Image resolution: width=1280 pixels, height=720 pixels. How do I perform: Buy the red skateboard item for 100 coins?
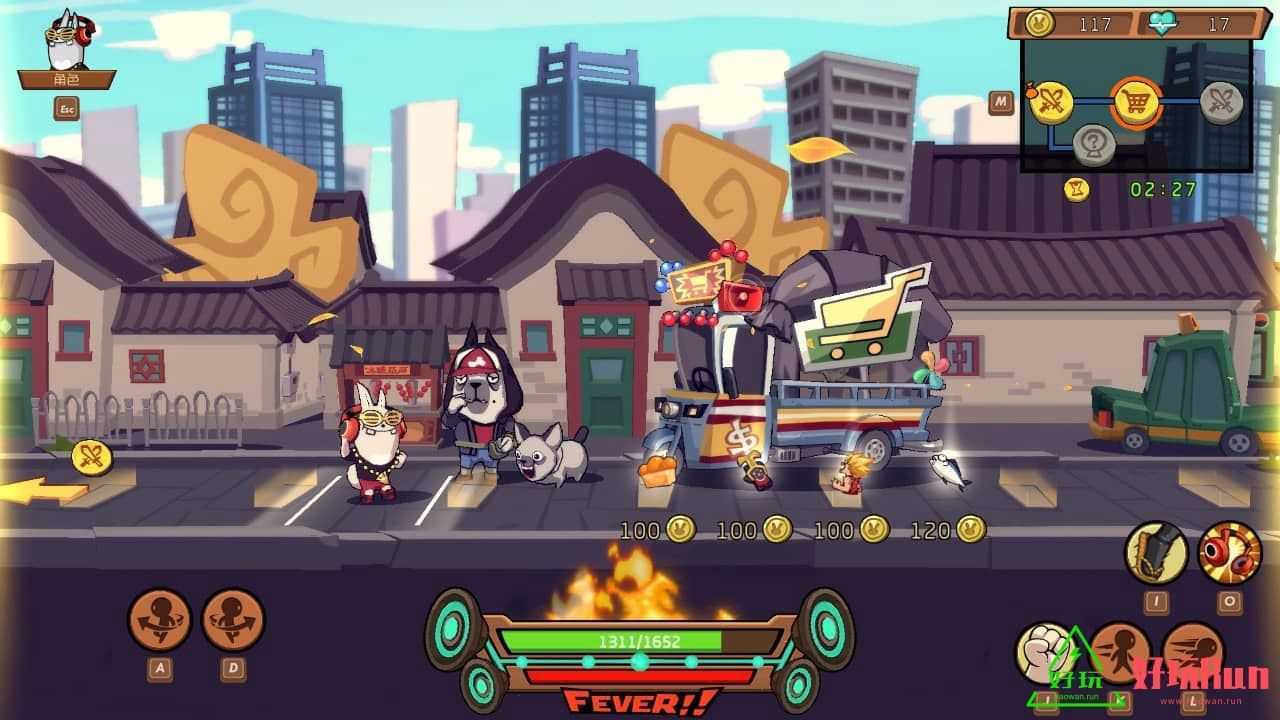[x=758, y=473]
